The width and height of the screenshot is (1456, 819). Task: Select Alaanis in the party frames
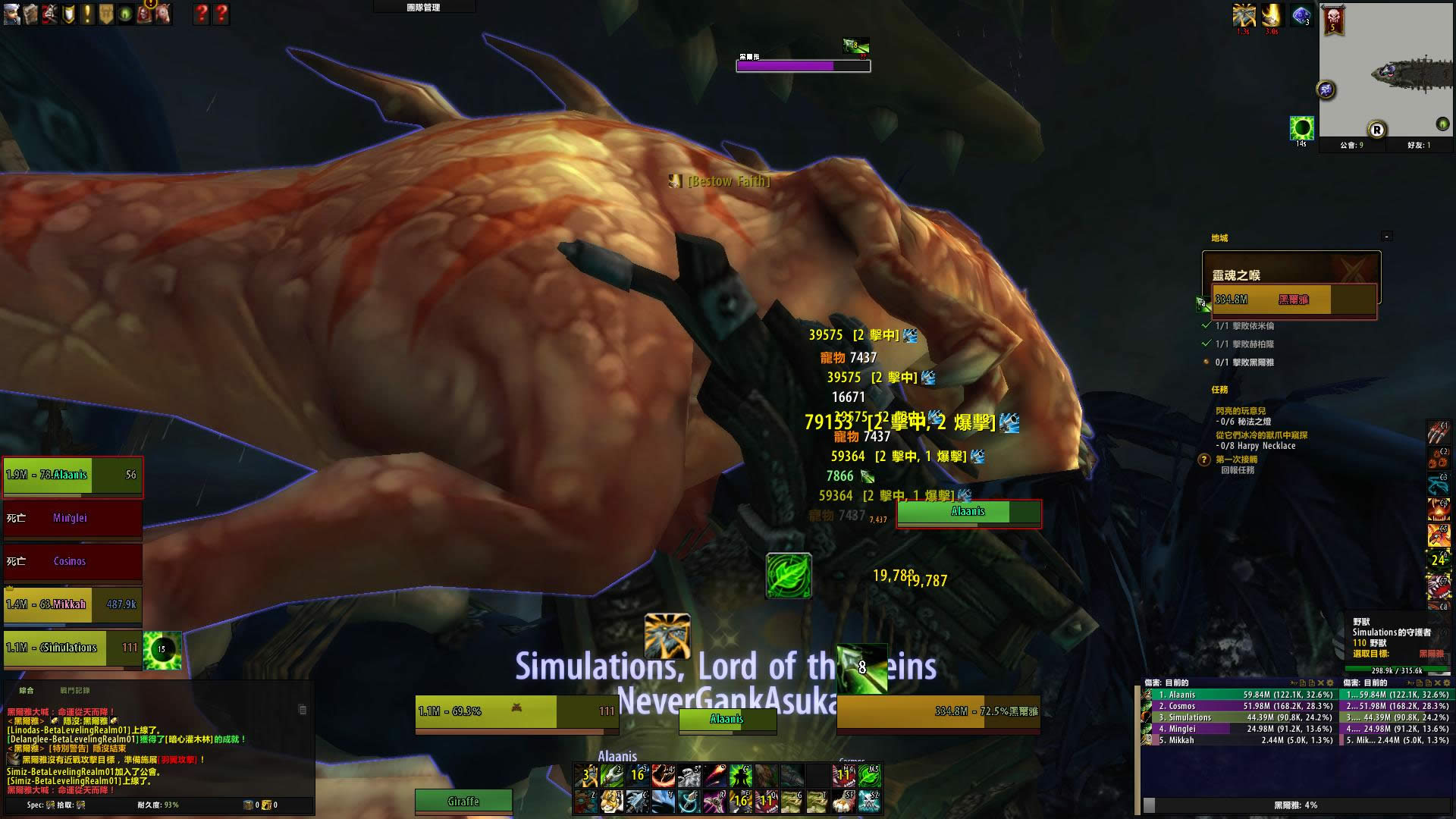[x=72, y=476]
